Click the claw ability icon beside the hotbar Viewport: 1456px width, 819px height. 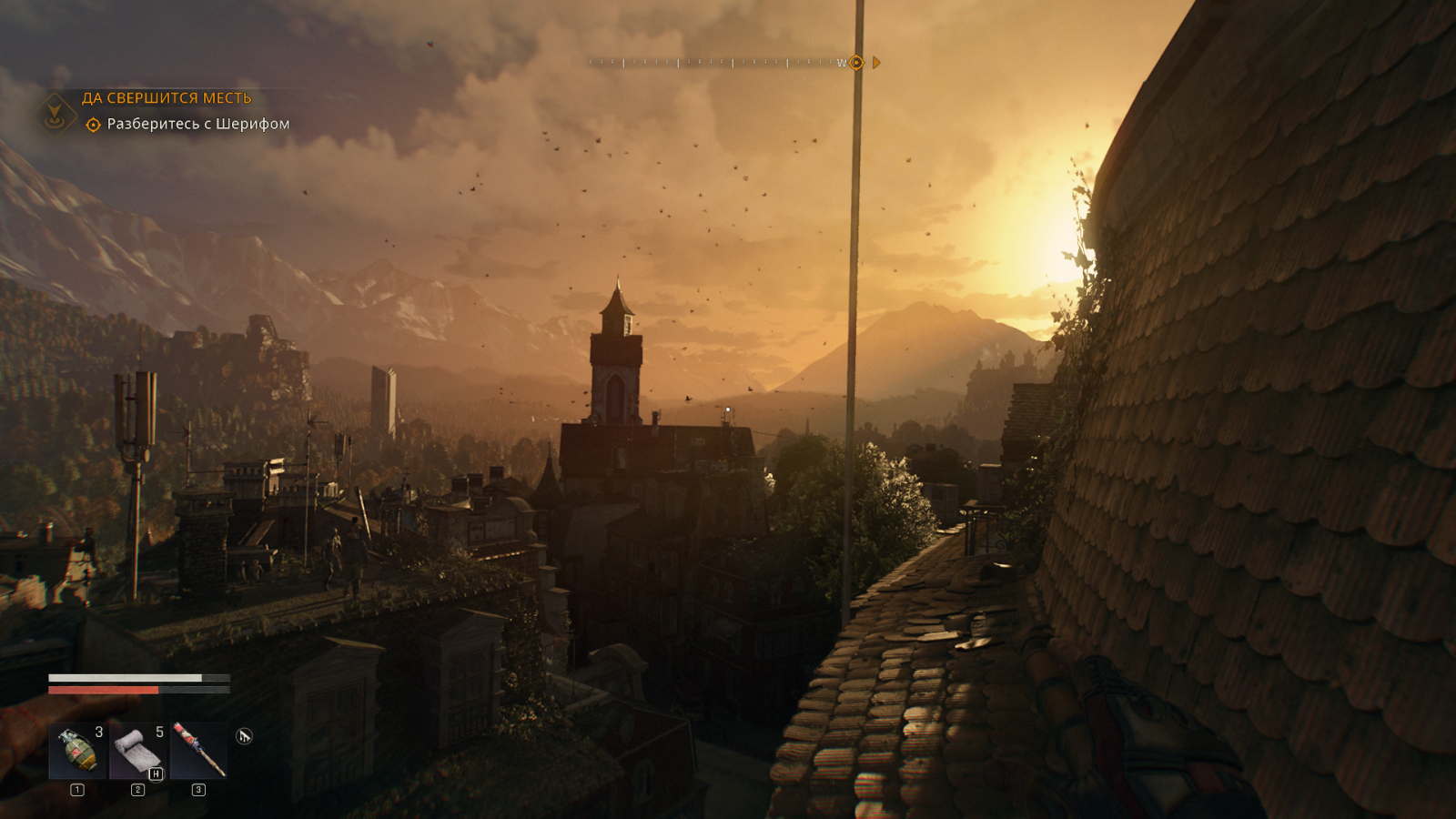pos(244,736)
